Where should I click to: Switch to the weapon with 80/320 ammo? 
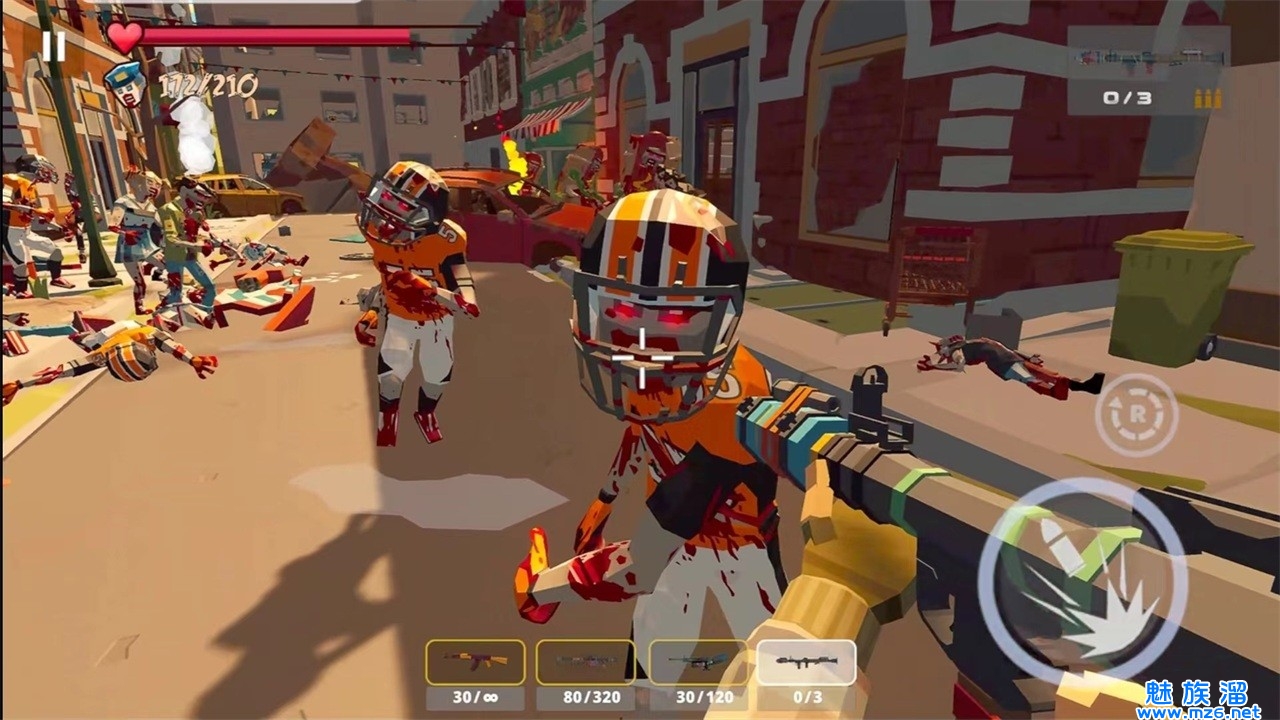tap(585, 662)
